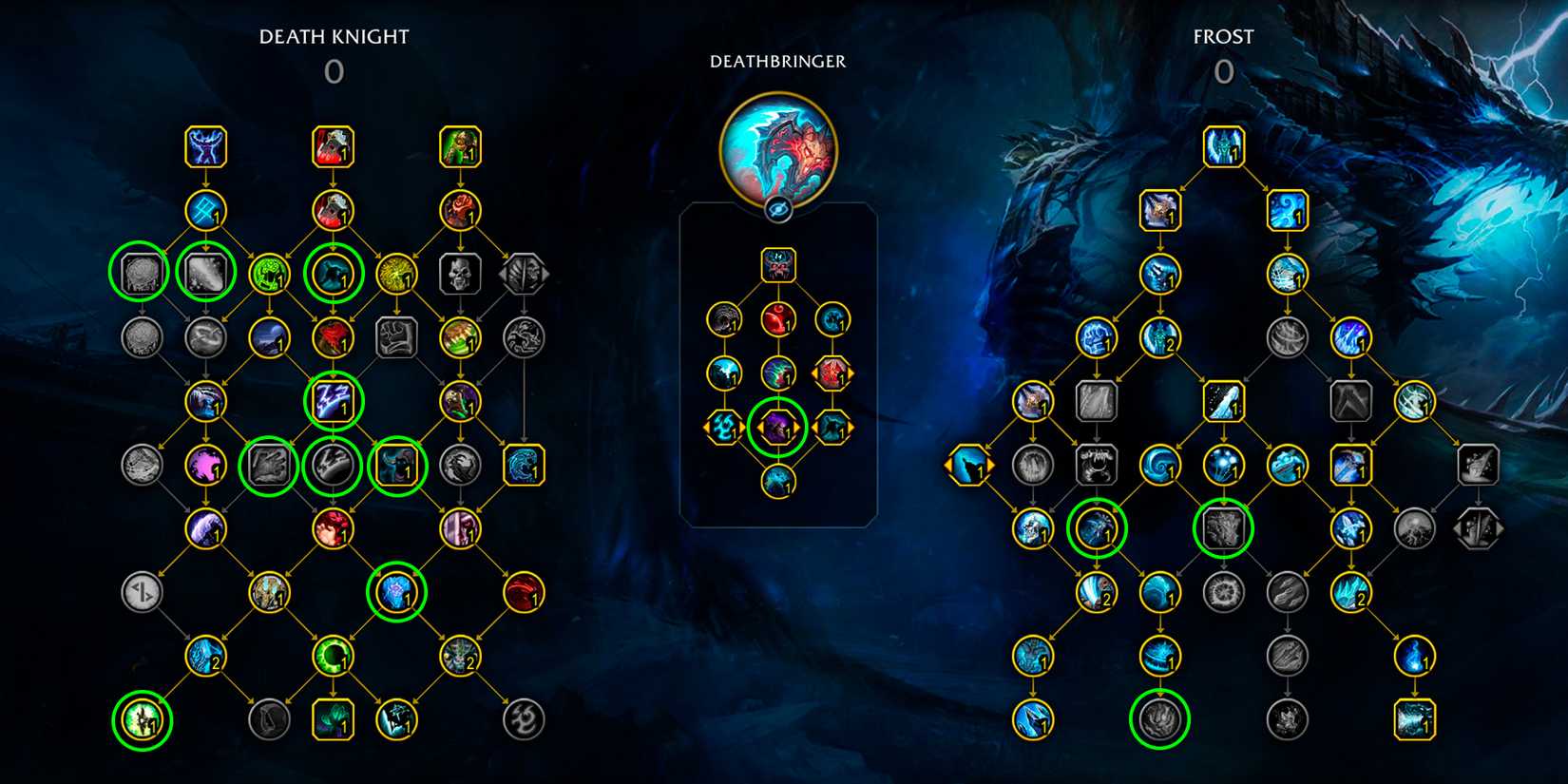Screen dimensions: 1568x784
Task: Select Breath of Sindragosa at the Frost tree bottom
Action: pyautogui.click(x=1416, y=719)
